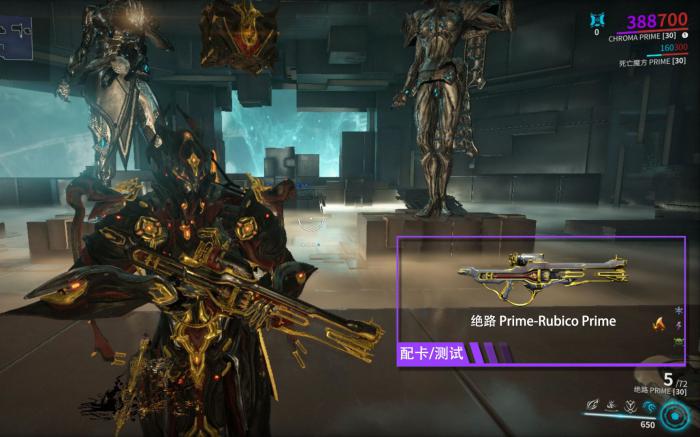
Task: Select the orange flame icon in overlay
Action: pyautogui.click(x=658, y=323)
